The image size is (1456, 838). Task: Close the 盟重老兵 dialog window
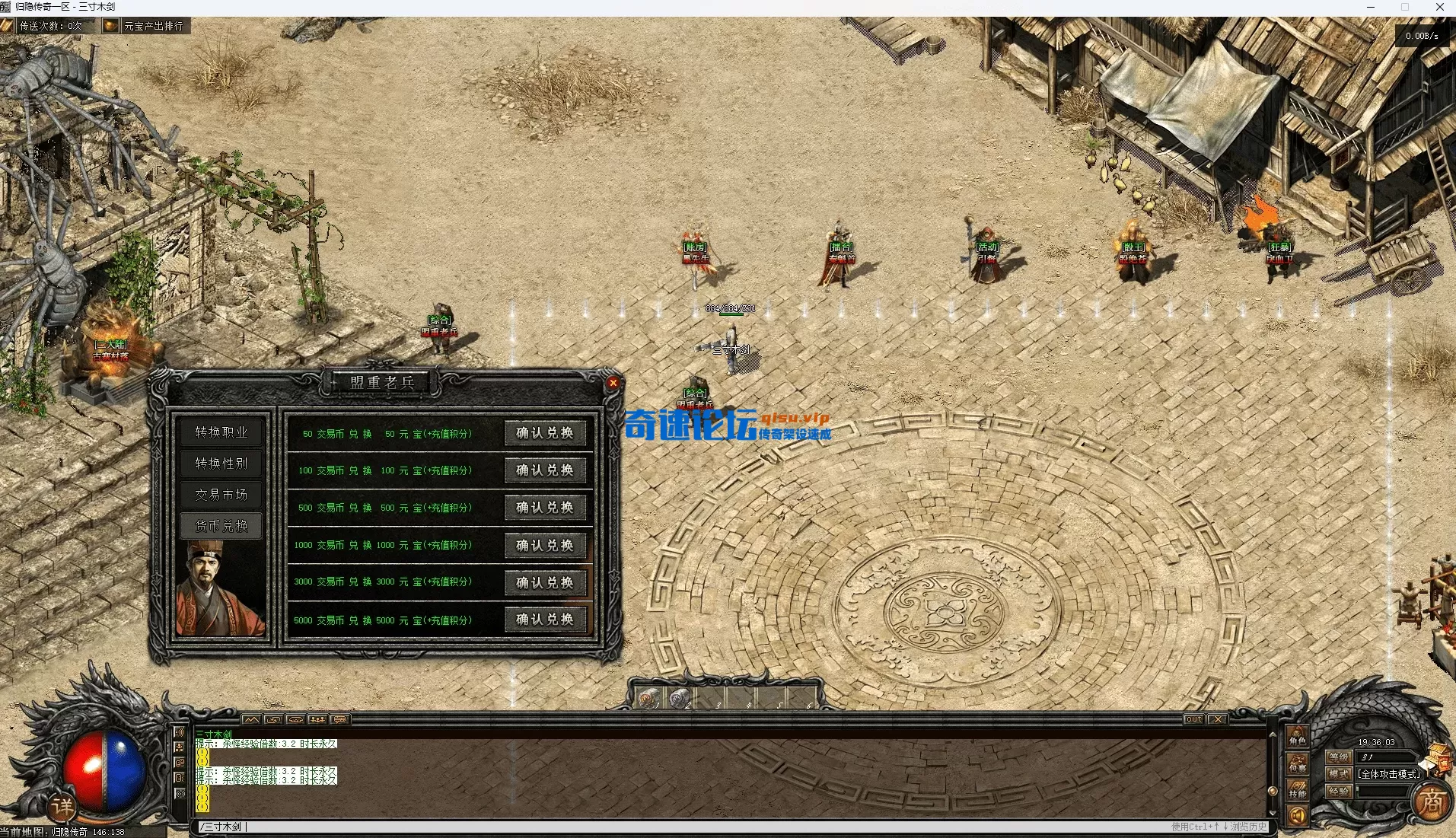613,383
